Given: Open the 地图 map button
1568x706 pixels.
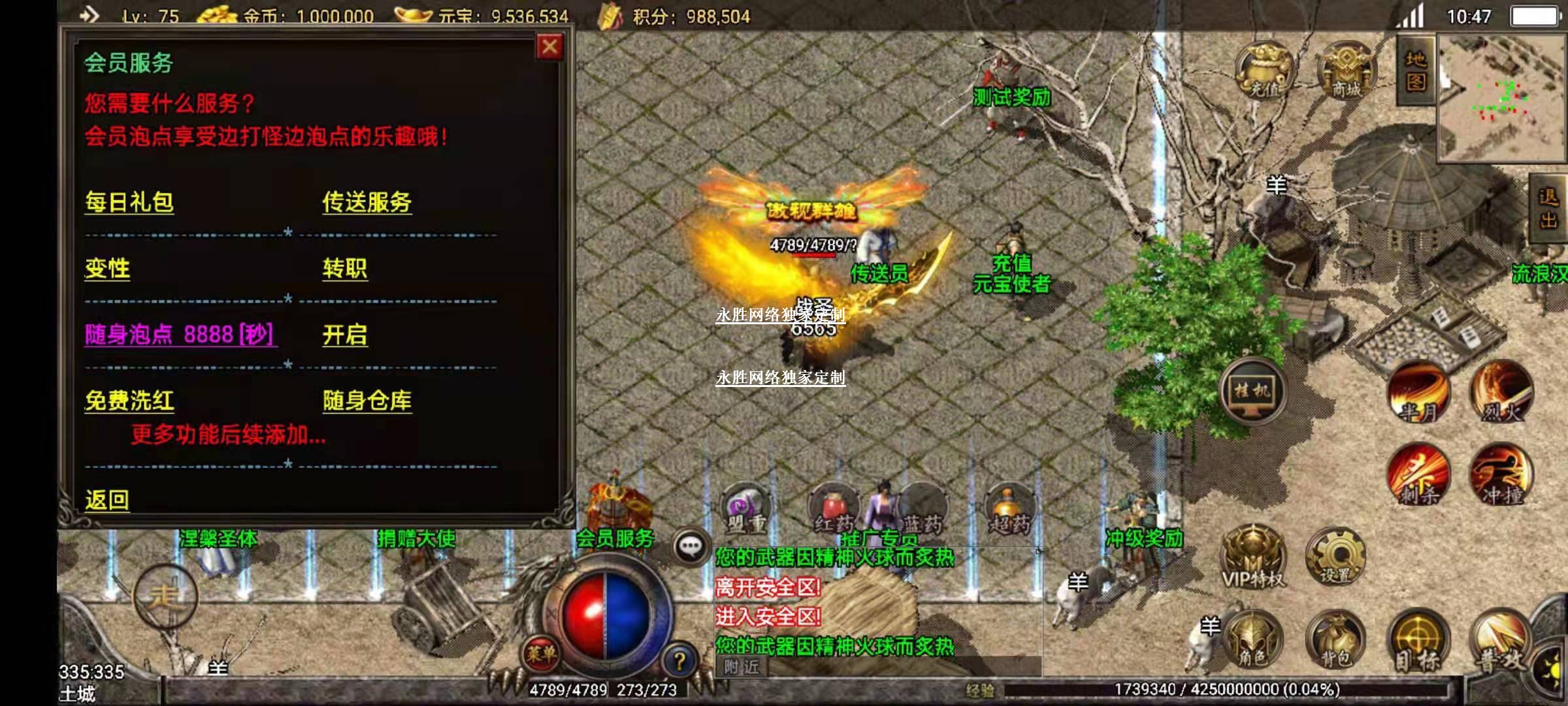Looking at the screenshot, I should click(1415, 71).
